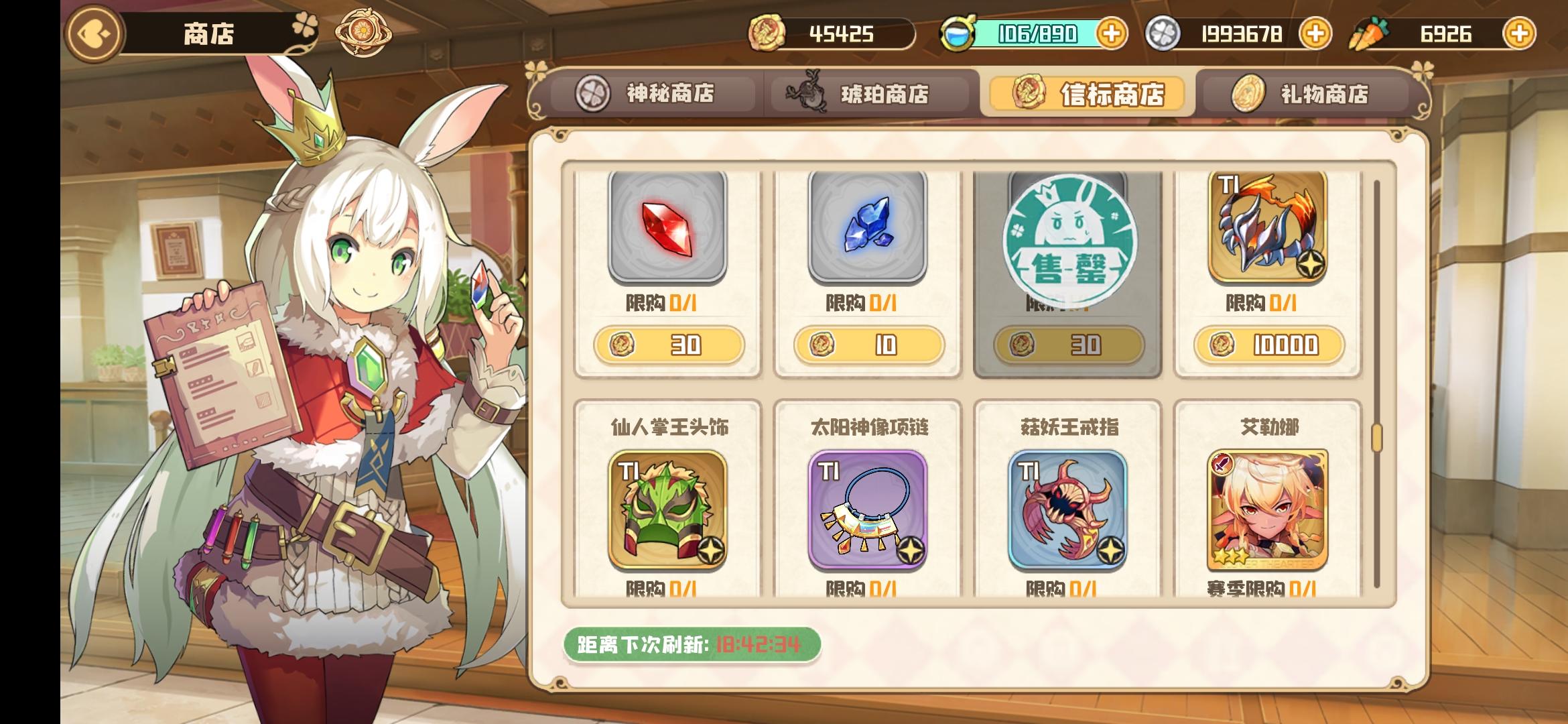1568x724 pixels.
Task: Open the 菇妖王戒指 ring icon
Action: pos(1069,509)
